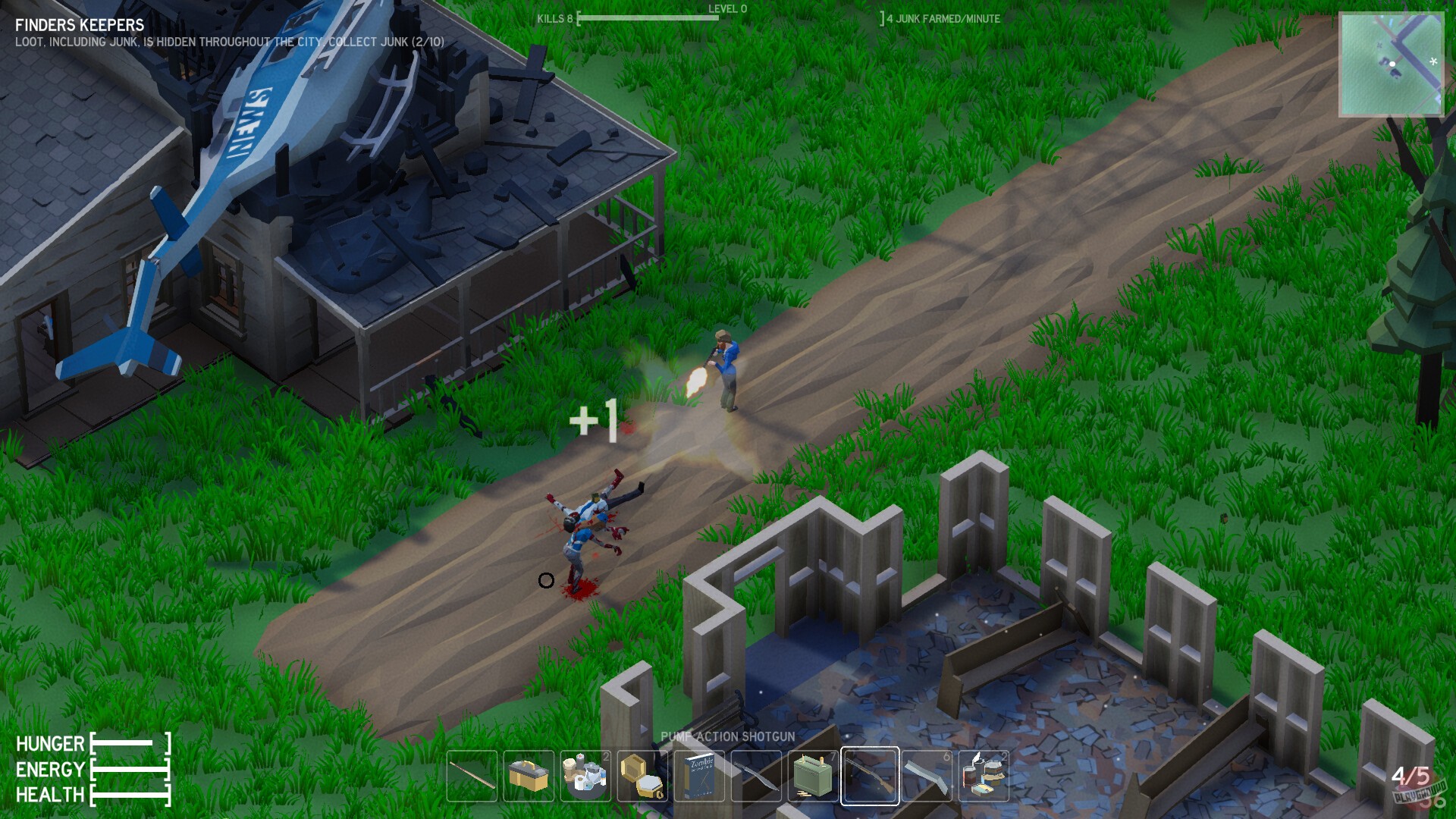
Task: Click the HEALTH bar indicator
Action: [x=130, y=796]
